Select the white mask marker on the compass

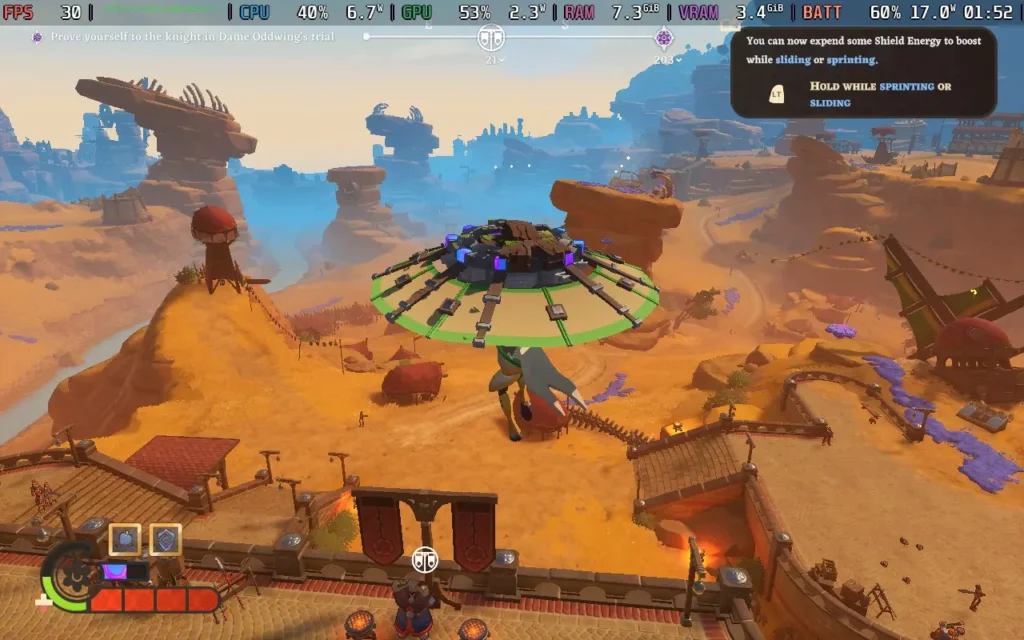coord(491,38)
